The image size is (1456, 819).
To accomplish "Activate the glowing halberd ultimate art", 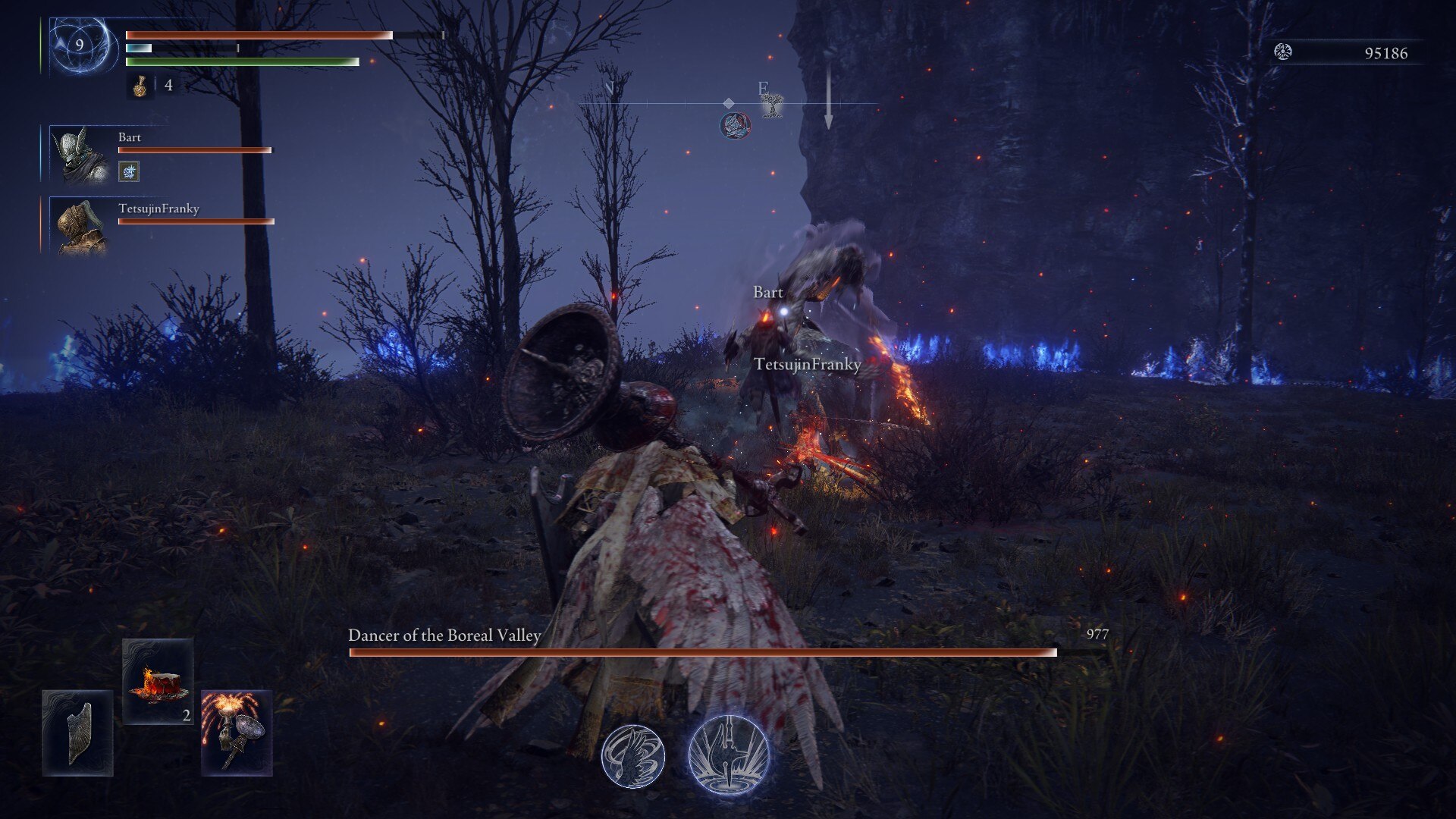I will (729, 755).
